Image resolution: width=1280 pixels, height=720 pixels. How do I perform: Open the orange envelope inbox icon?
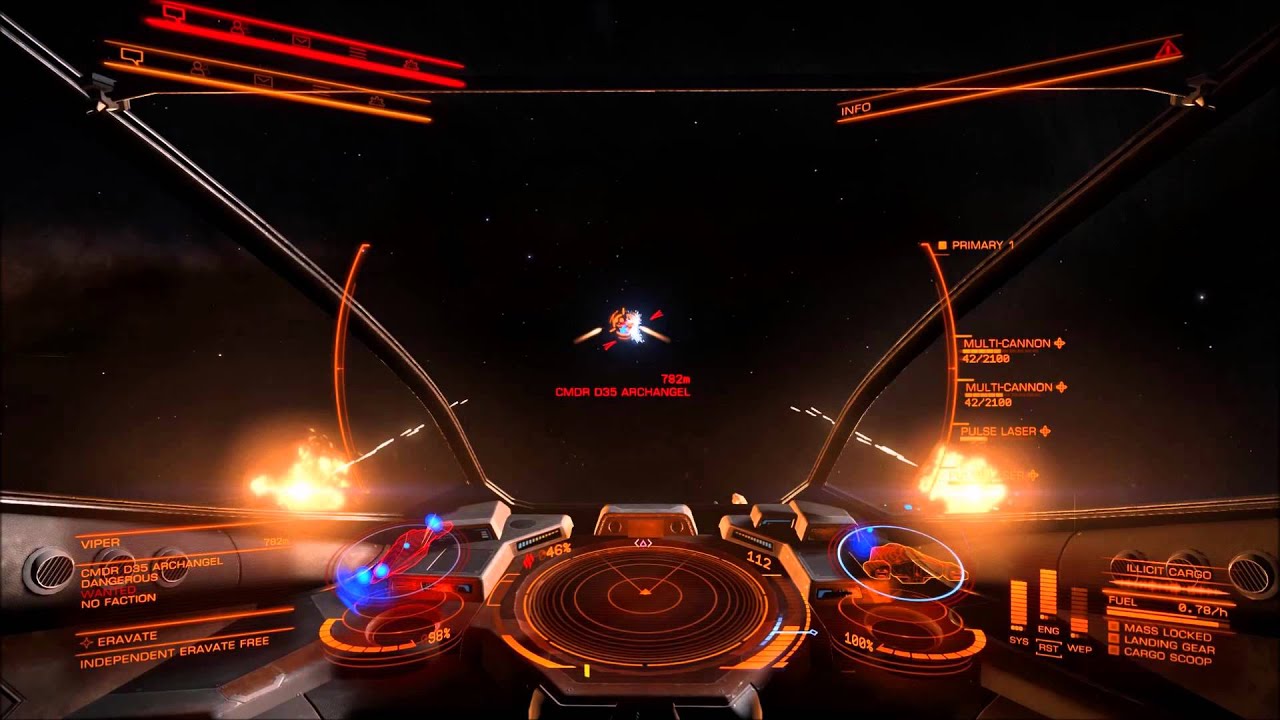coord(263,79)
